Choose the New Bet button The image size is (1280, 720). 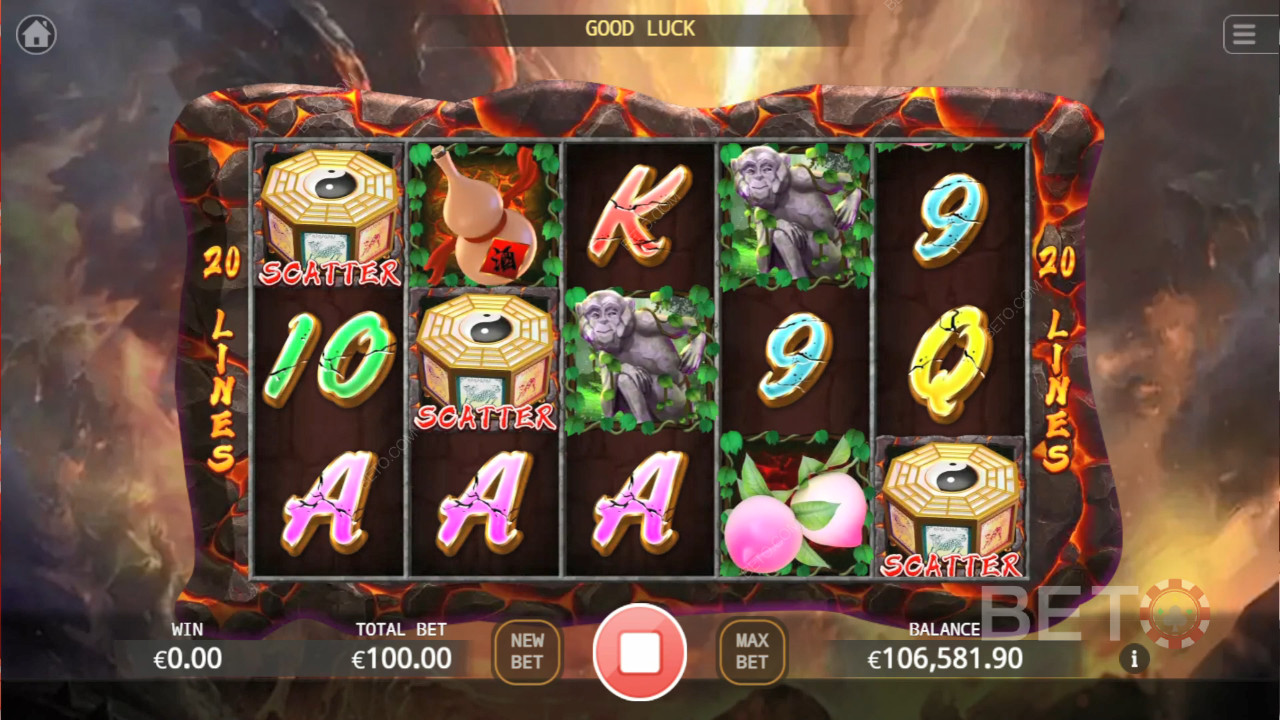527,652
